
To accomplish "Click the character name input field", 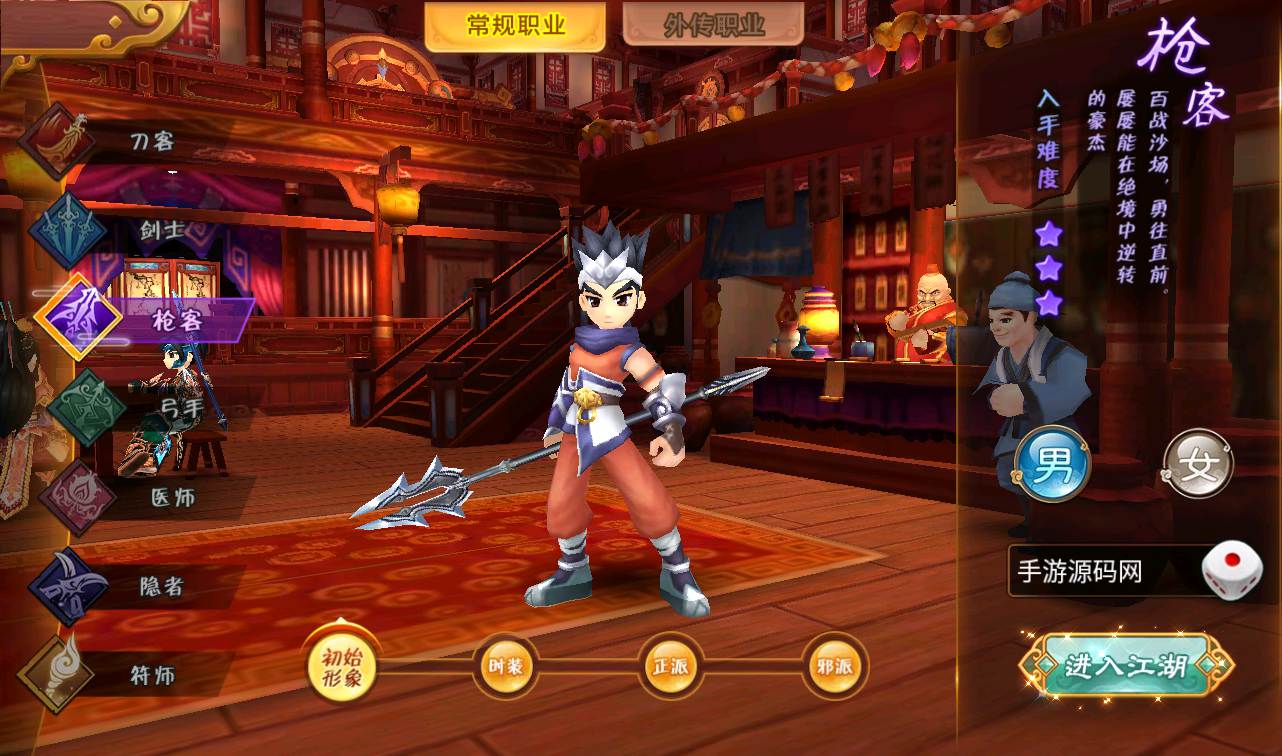I will (x=1102, y=572).
